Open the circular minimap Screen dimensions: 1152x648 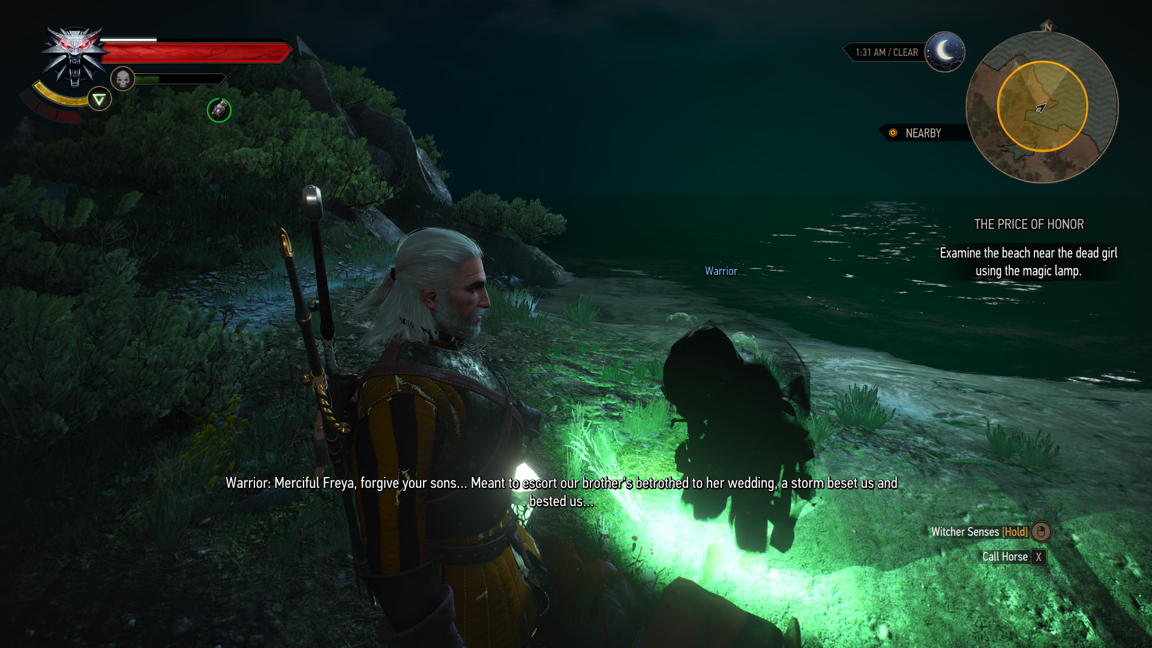pyautogui.click(x=1042, y=107)
